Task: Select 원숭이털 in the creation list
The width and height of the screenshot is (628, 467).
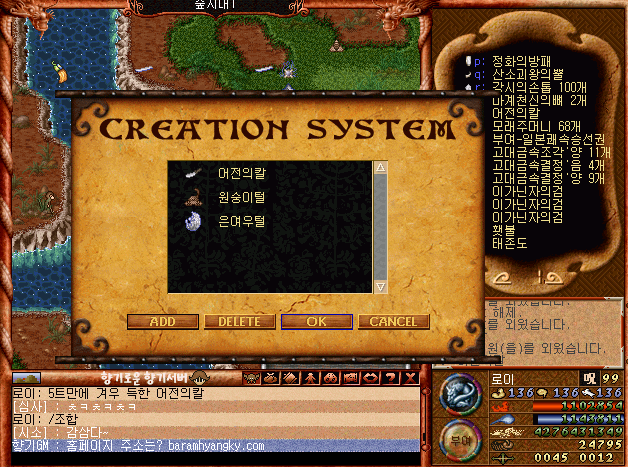Action: click(238, 198)
